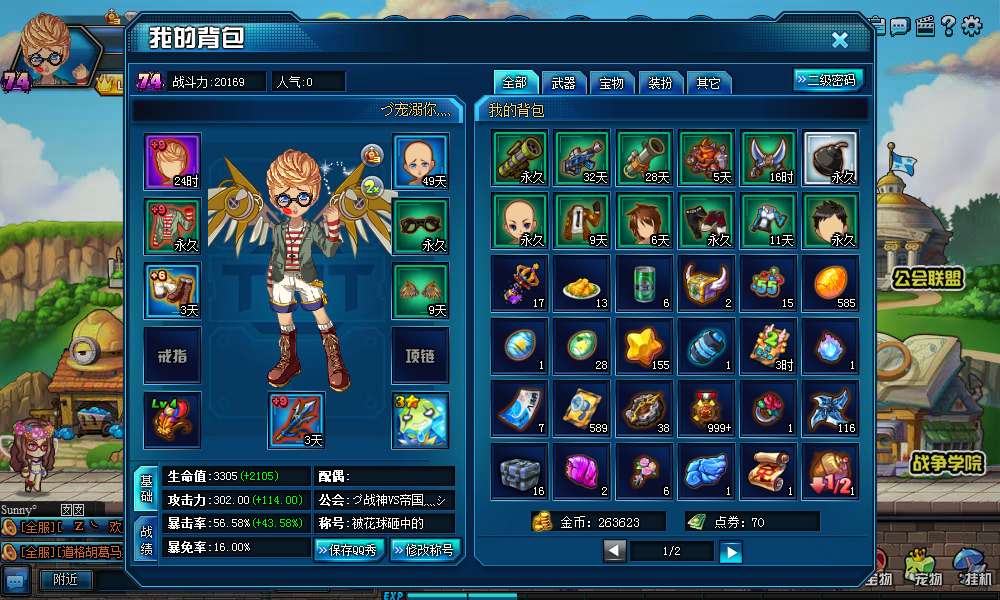Close the 我的背包 backpack window

point(840,40)
